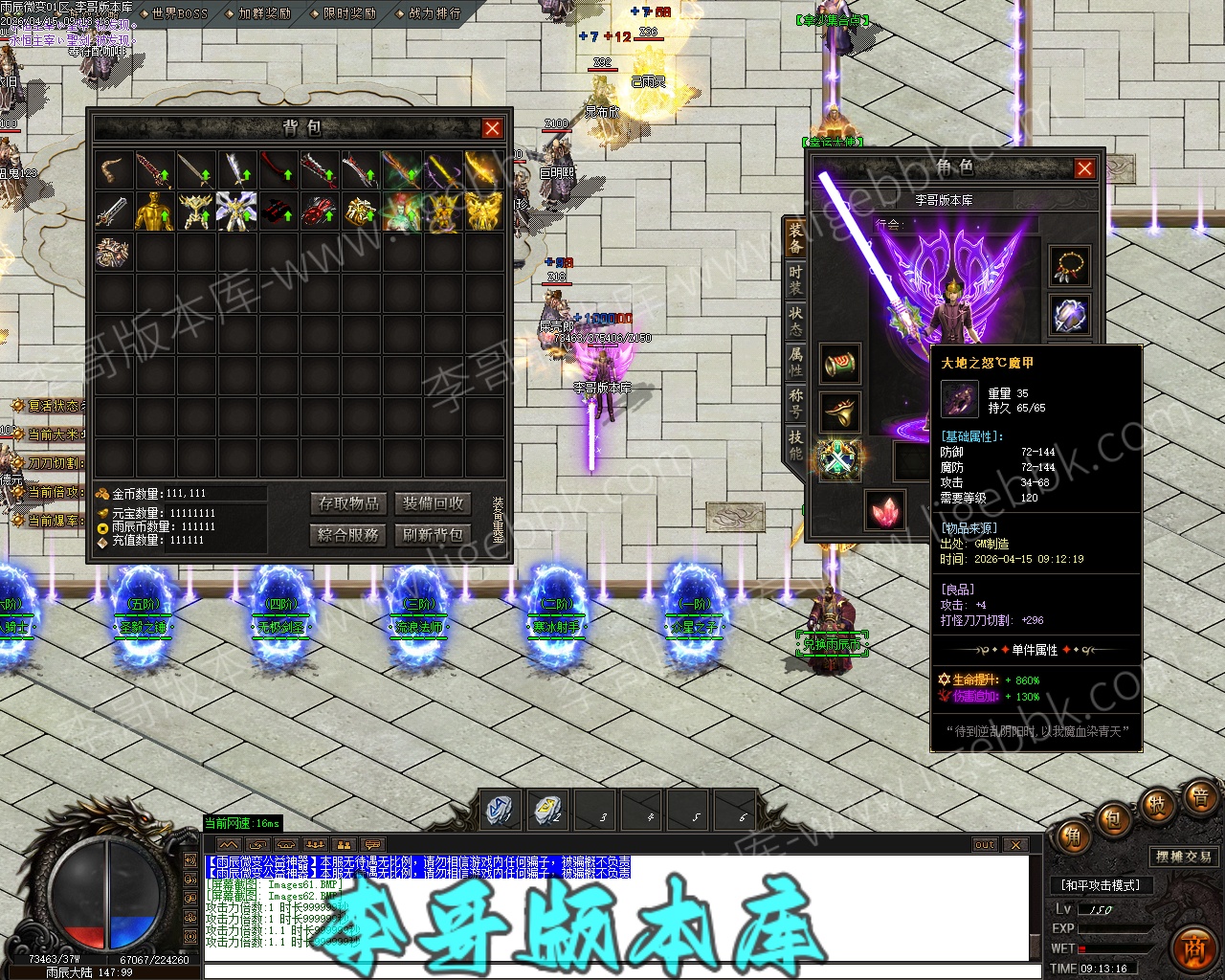Open the 限时奖励 timed rewards menu
The image size is (1225, 980).
[349, 13]
